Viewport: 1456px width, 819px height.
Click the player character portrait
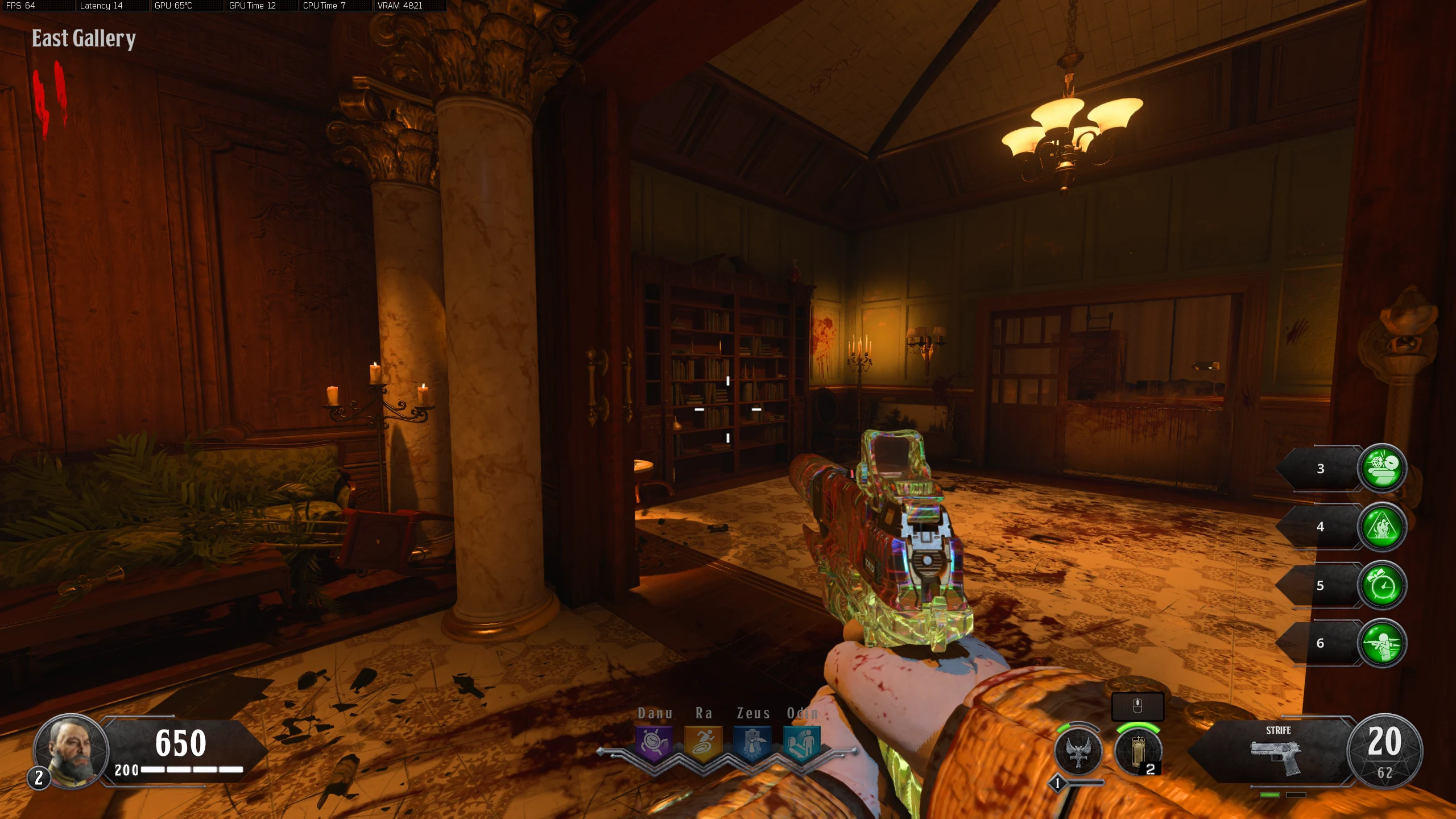coord(72,751)
